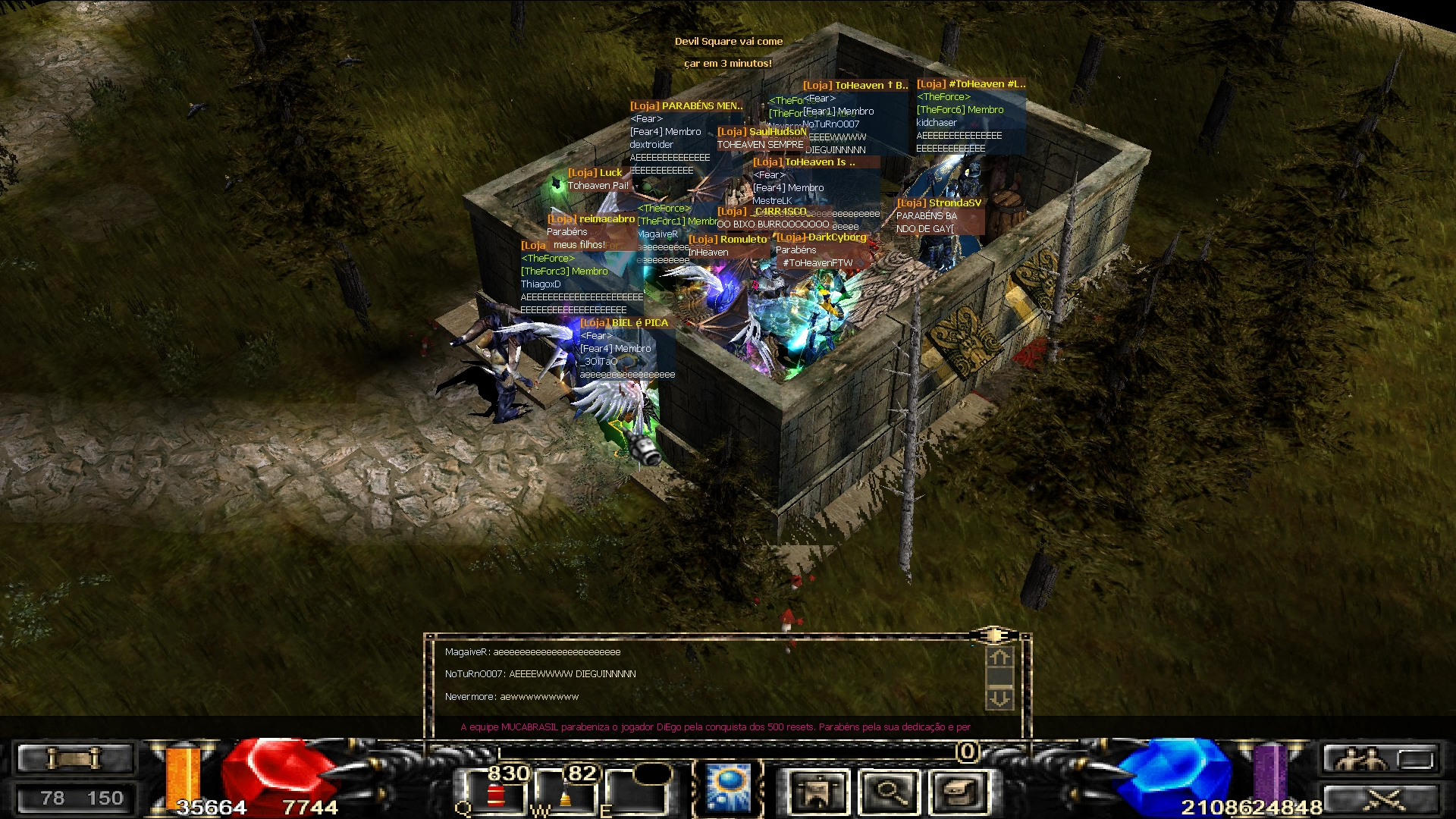Viewport: 1456px width, 819px height.
Task: Open the scroll-icon button in the left HUD
Action: click(x=74, y=758)
